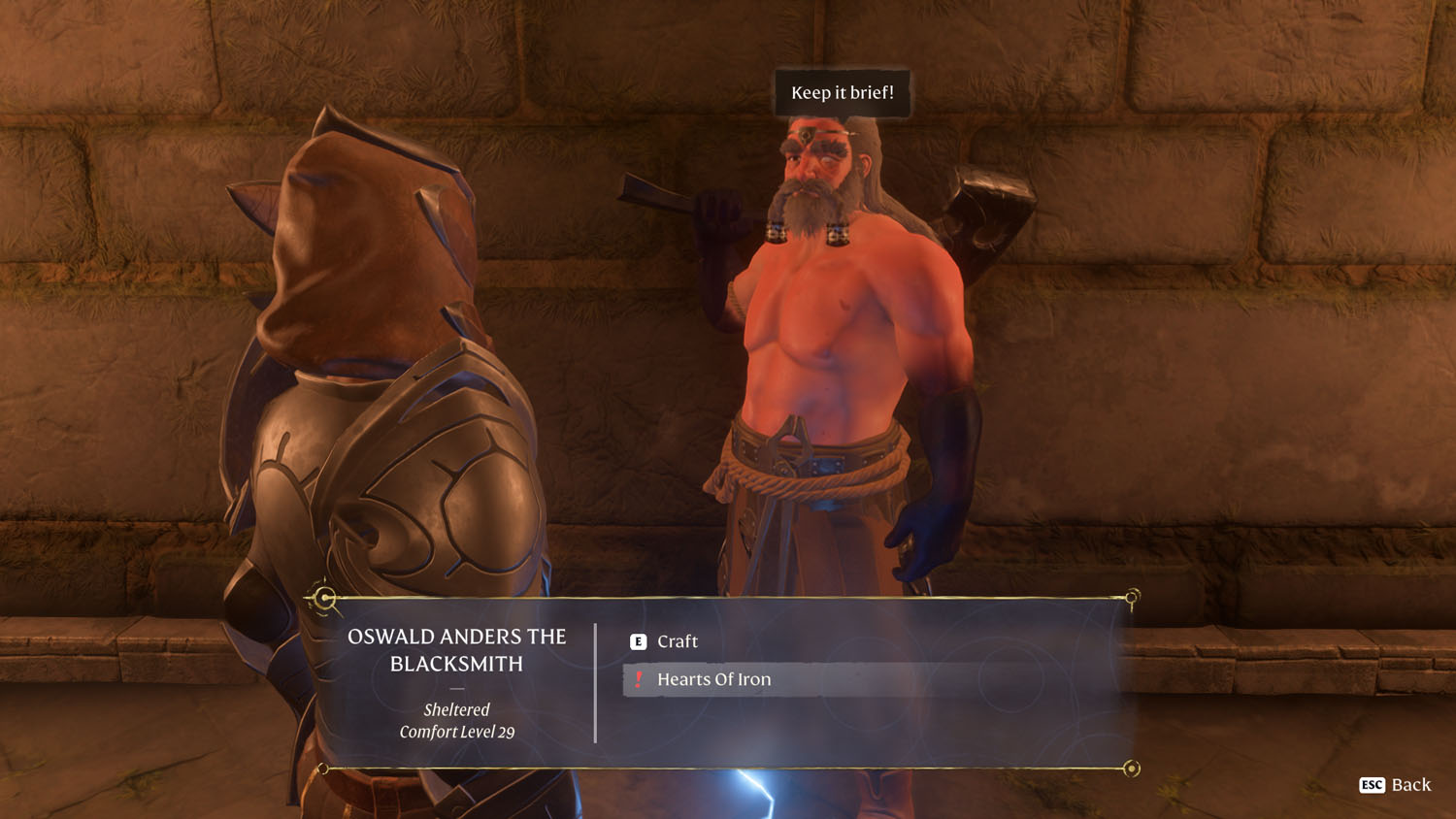Choose the Craft dialogue option

[677, 641]
